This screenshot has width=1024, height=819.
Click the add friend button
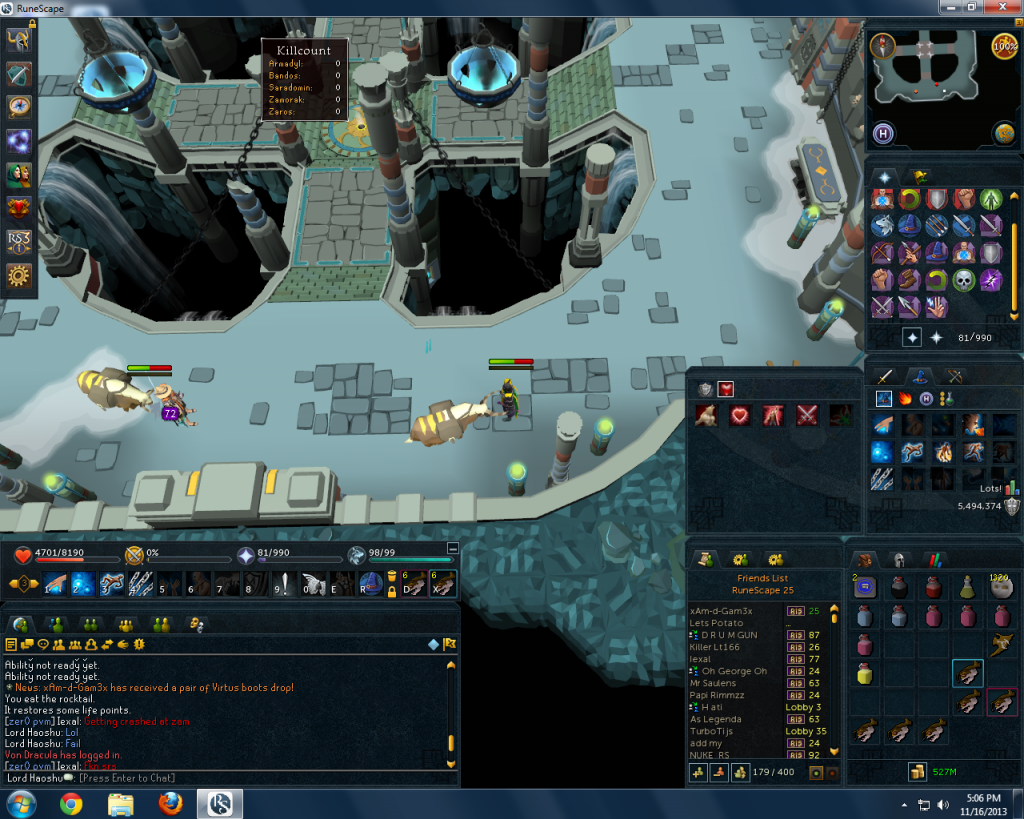[700, 772]
